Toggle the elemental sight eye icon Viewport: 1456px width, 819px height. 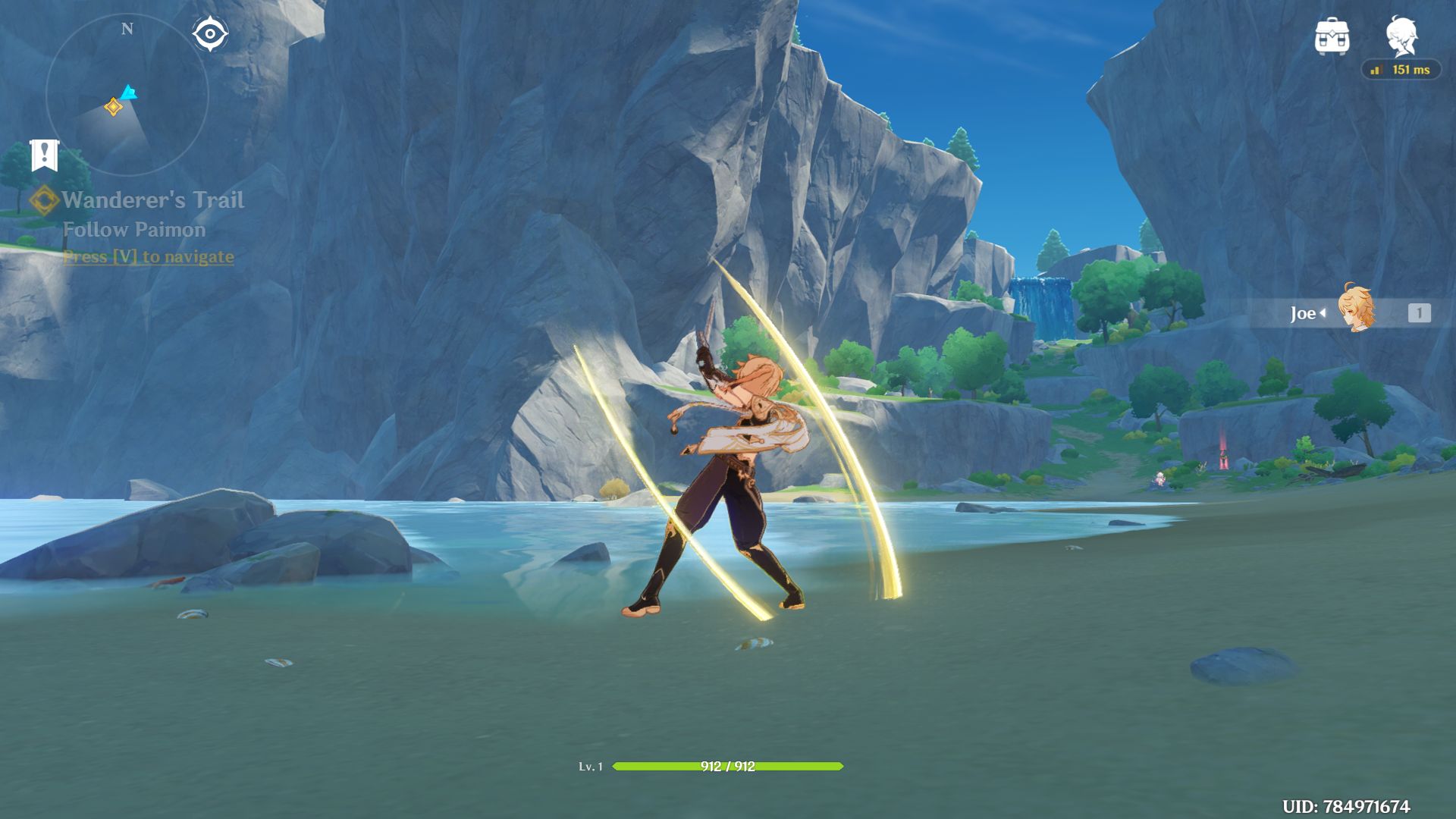coord(209,34)
